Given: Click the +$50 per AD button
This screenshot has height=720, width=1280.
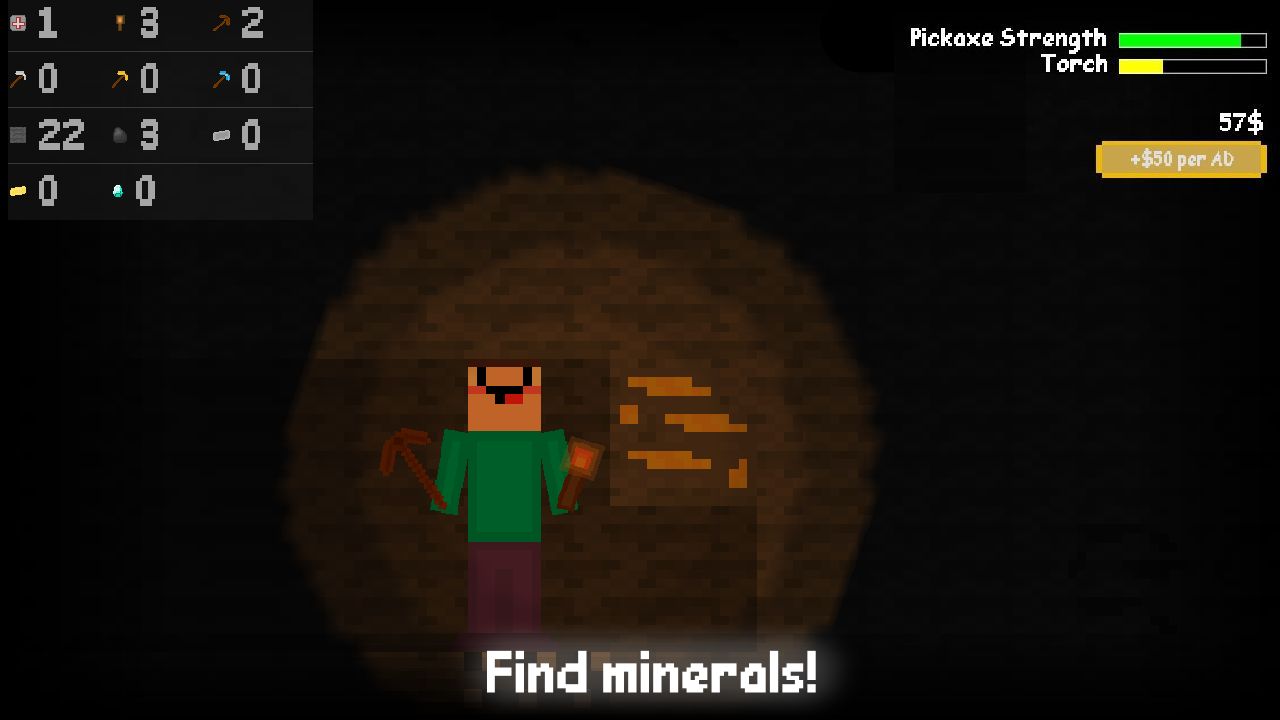Looking at the screenshot, I should click(1181, 158).
